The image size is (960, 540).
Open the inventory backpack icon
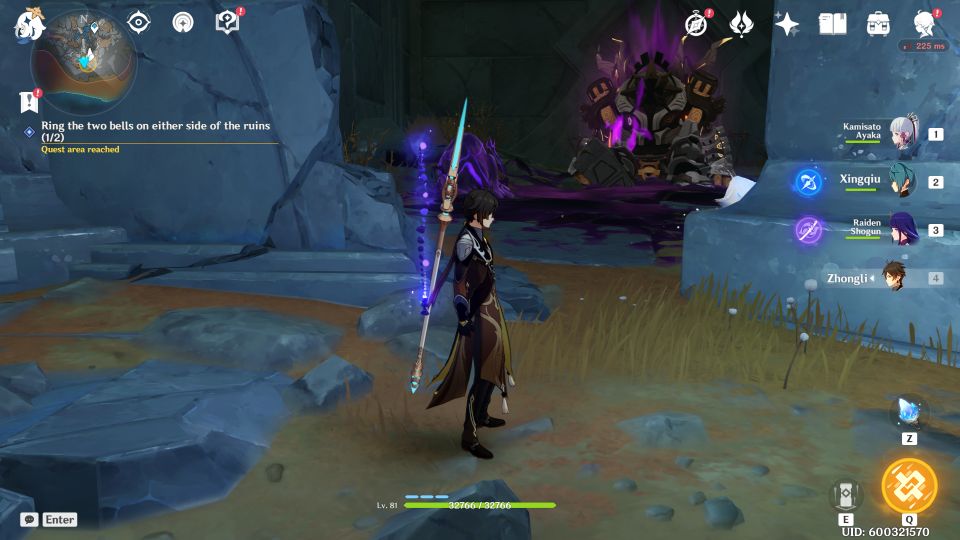coord(879,24)
